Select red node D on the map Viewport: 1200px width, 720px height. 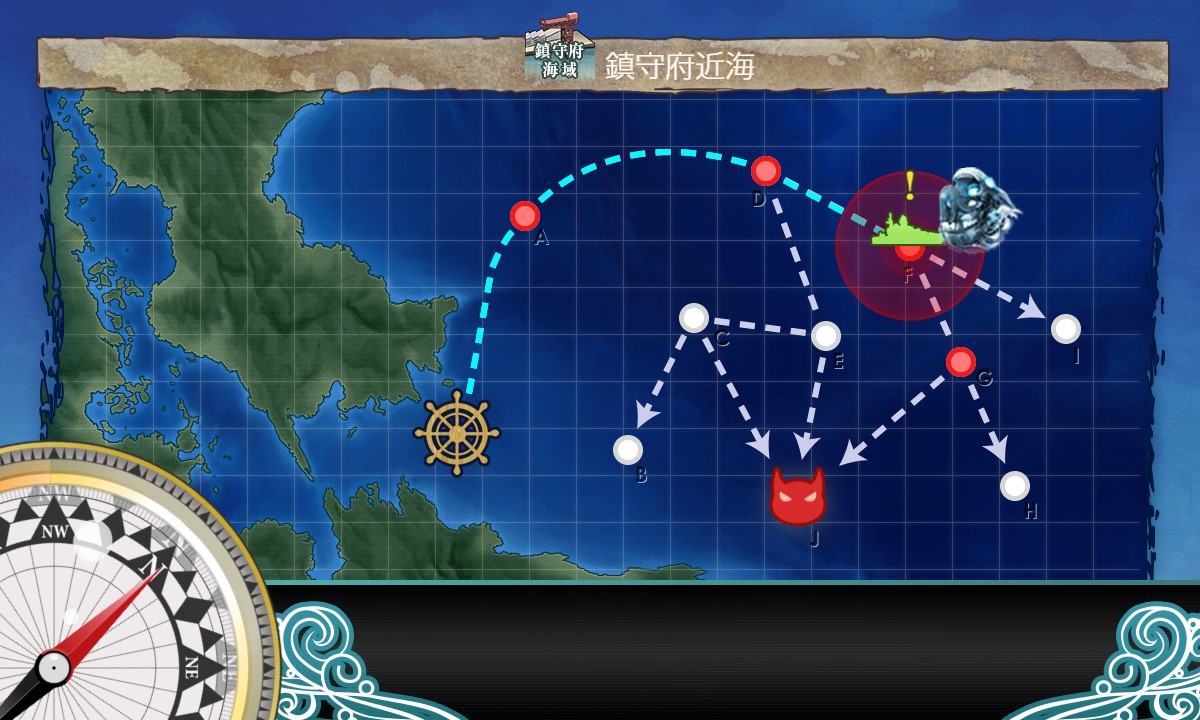point(766,171)
